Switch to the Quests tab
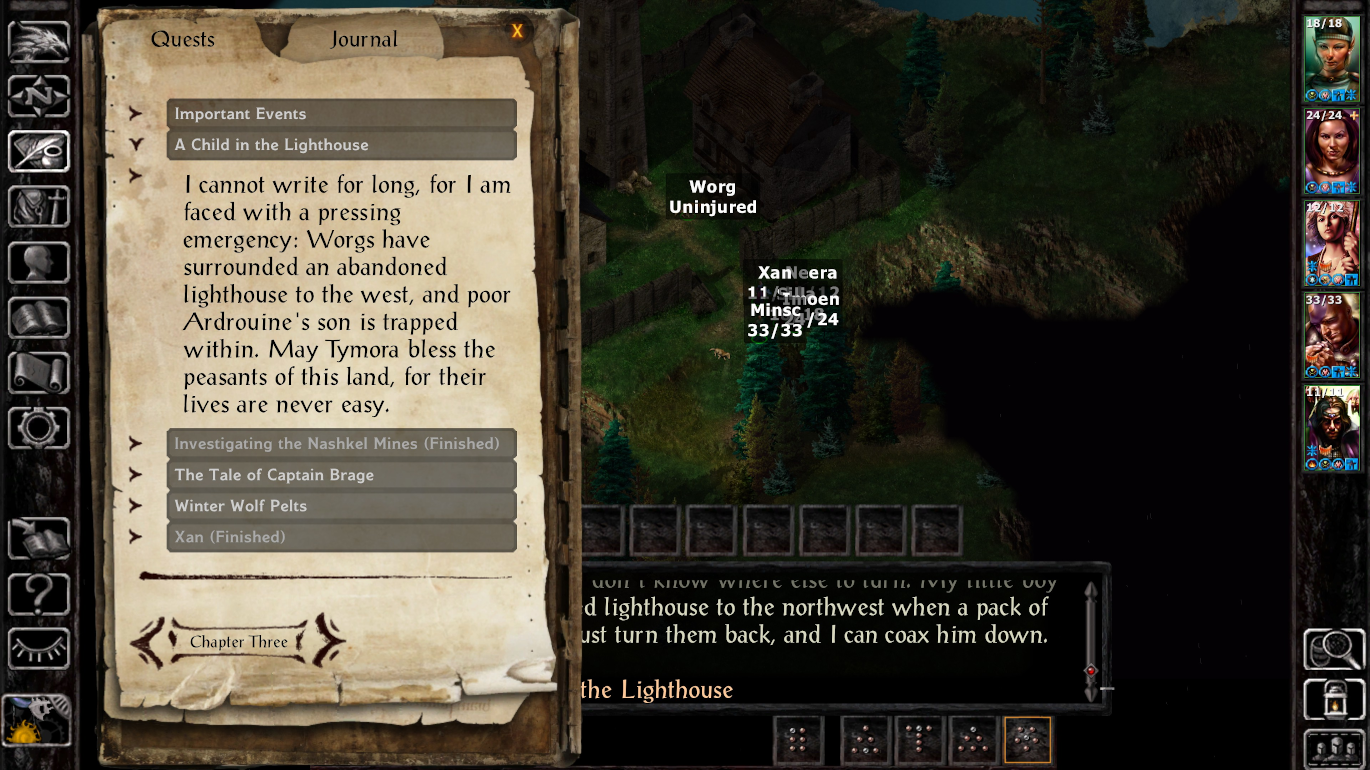 point(183,40)
